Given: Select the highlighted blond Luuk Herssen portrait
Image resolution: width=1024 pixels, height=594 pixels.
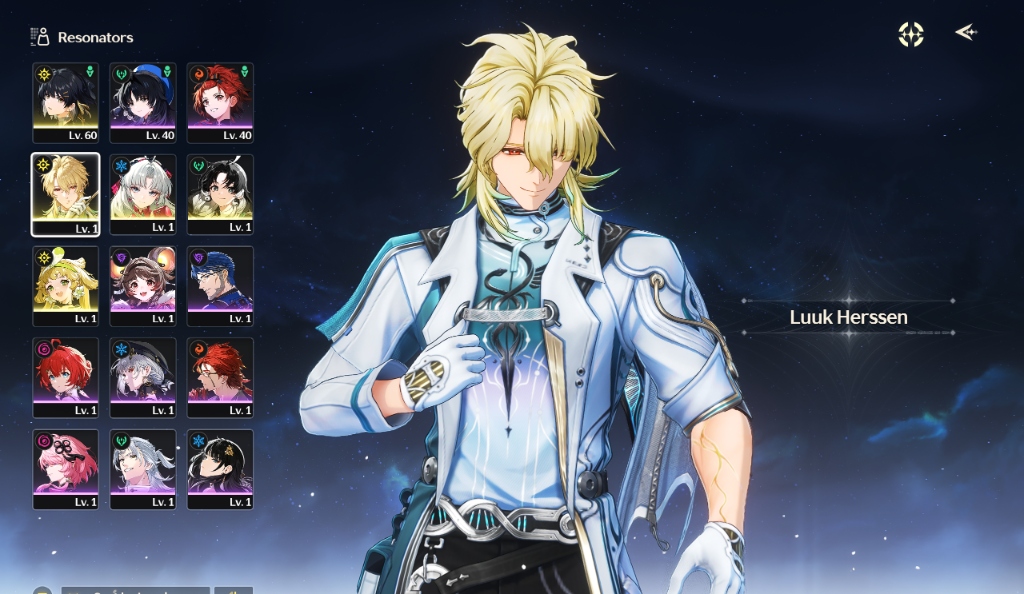Looking at the screenshot, I should point(66,194).
